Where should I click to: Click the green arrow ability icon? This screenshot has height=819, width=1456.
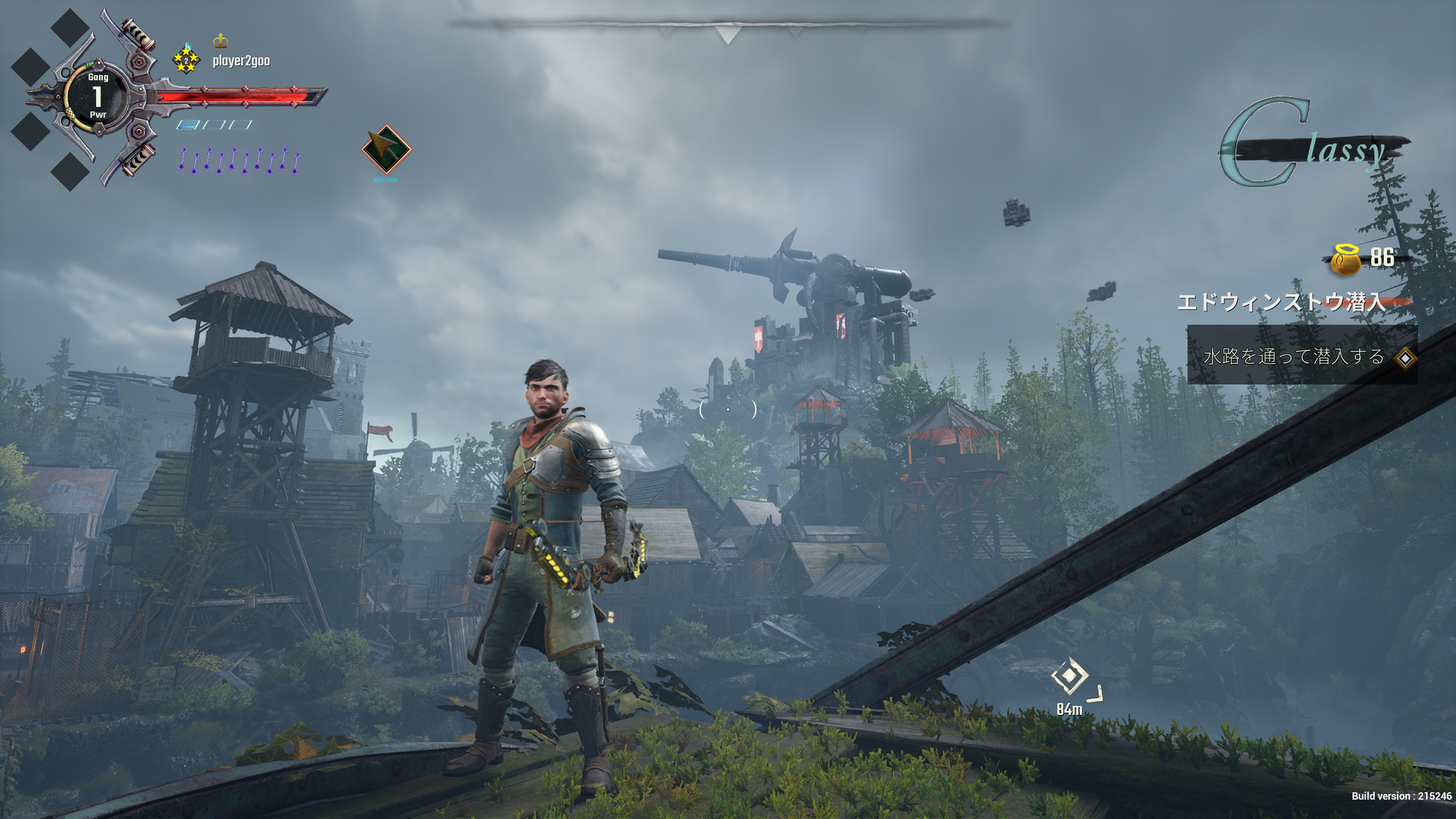pos(387,149)
